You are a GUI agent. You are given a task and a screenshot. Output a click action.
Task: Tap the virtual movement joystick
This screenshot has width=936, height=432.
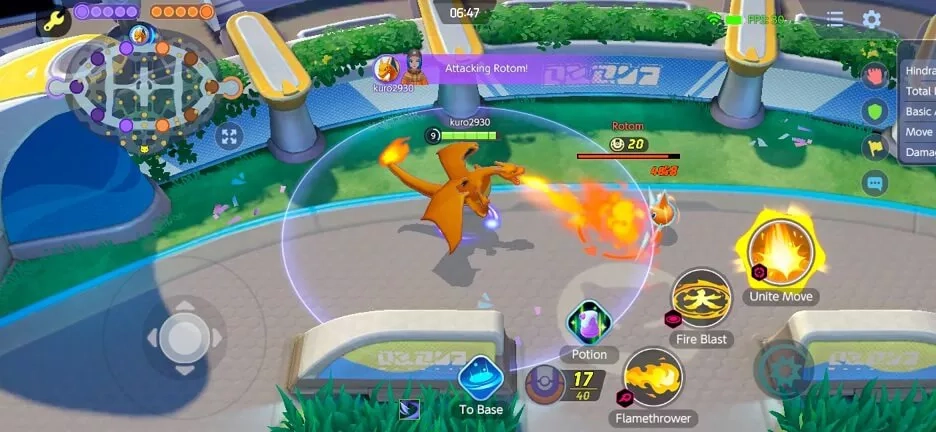tap(184, 336)
